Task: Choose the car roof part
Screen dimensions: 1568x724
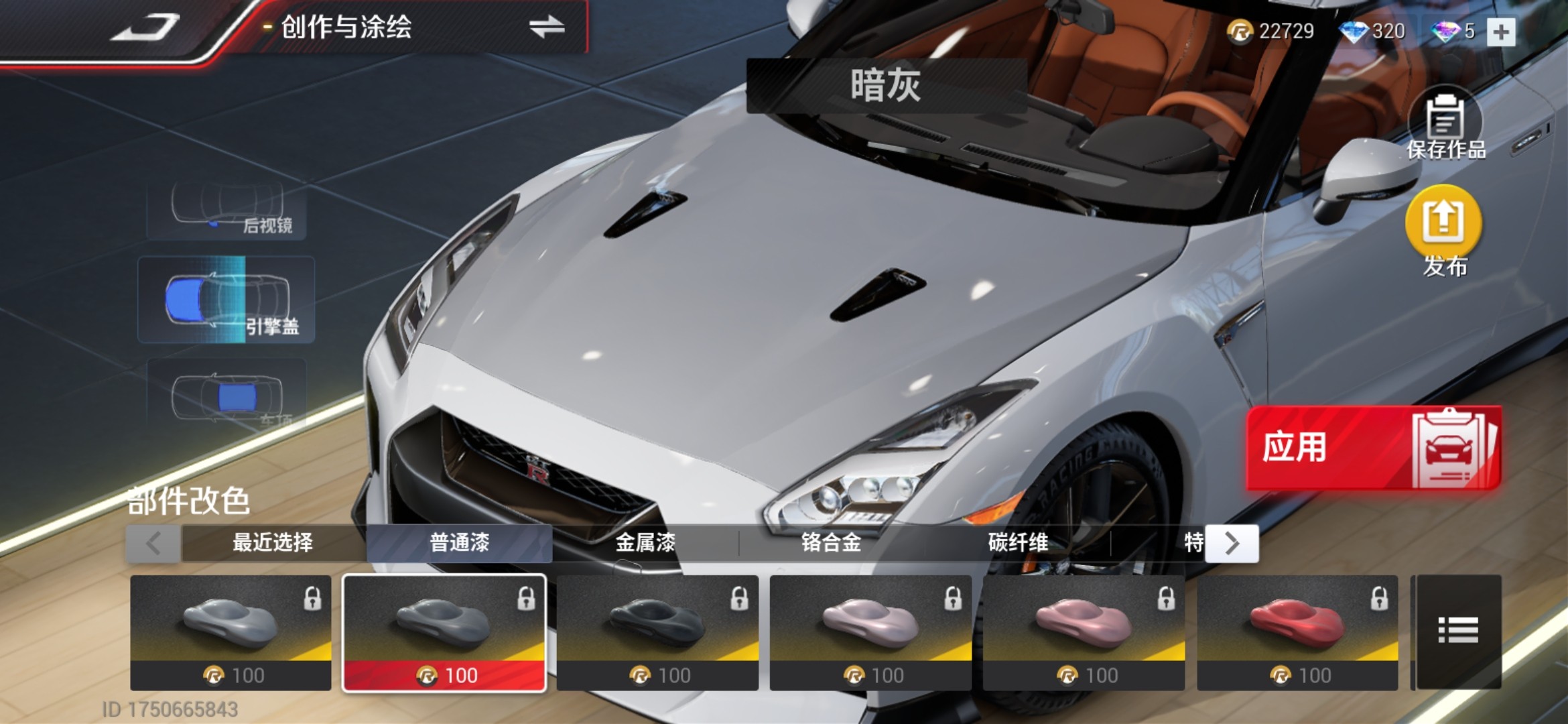Action: 226,396
